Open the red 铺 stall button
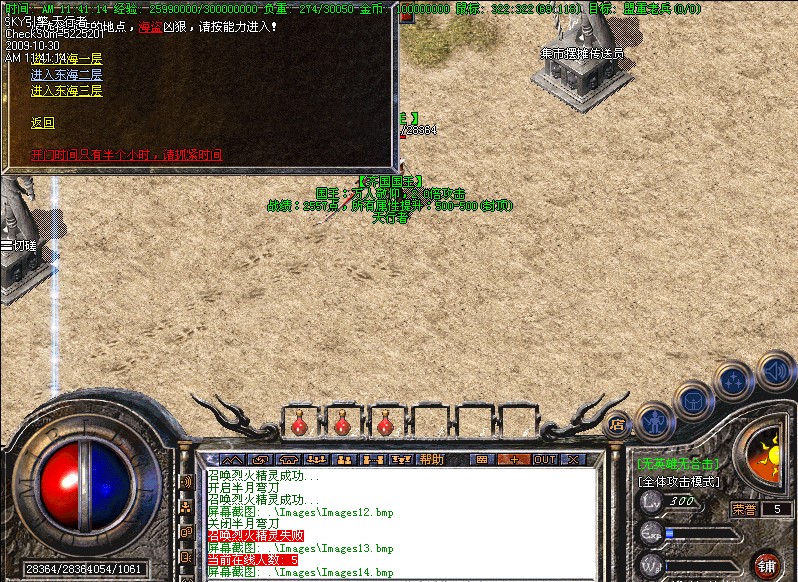 767,564
